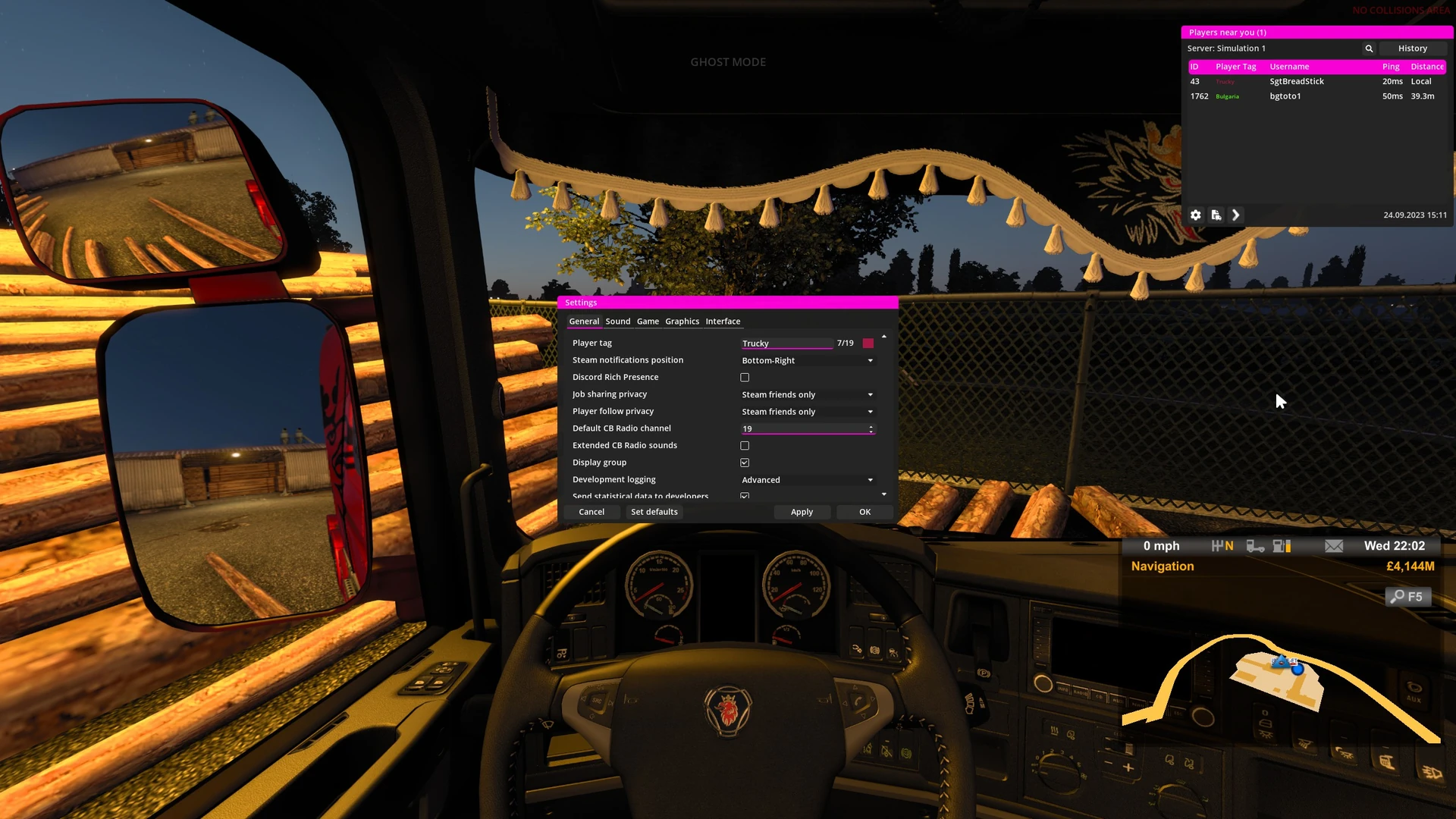Select the Graphics tab
Image resolution: width=1456 pixels, height=819 pixels.
tap(682, 322)
